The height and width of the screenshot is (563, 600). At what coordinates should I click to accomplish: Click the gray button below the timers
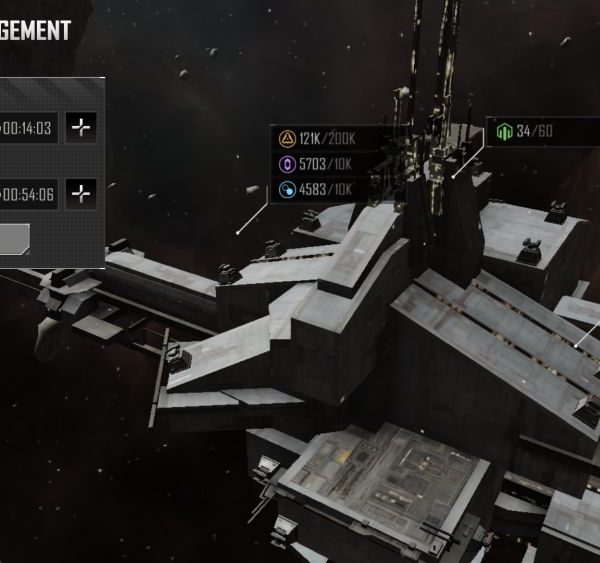14,238
